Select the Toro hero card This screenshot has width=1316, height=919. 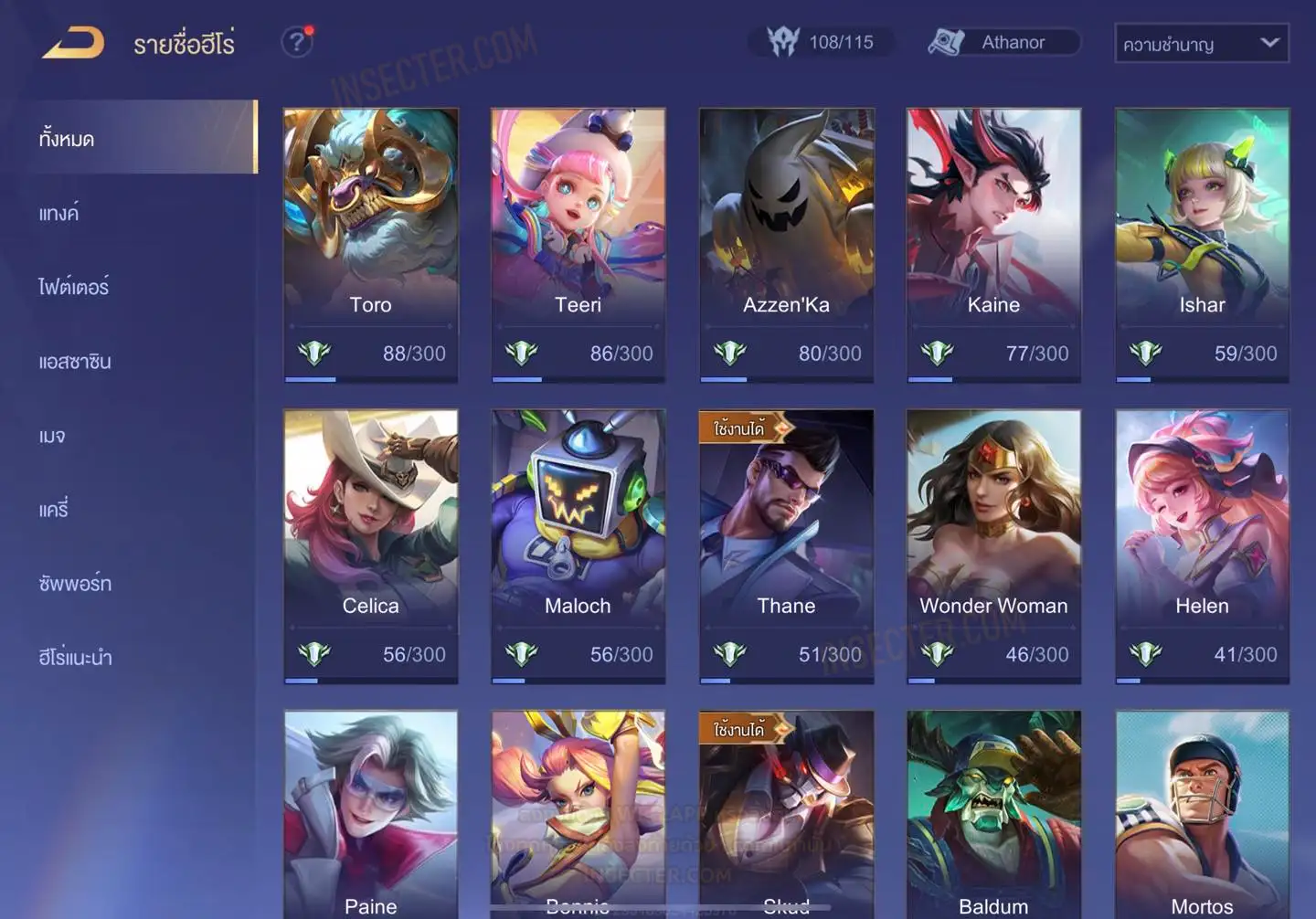coord(370,244)
